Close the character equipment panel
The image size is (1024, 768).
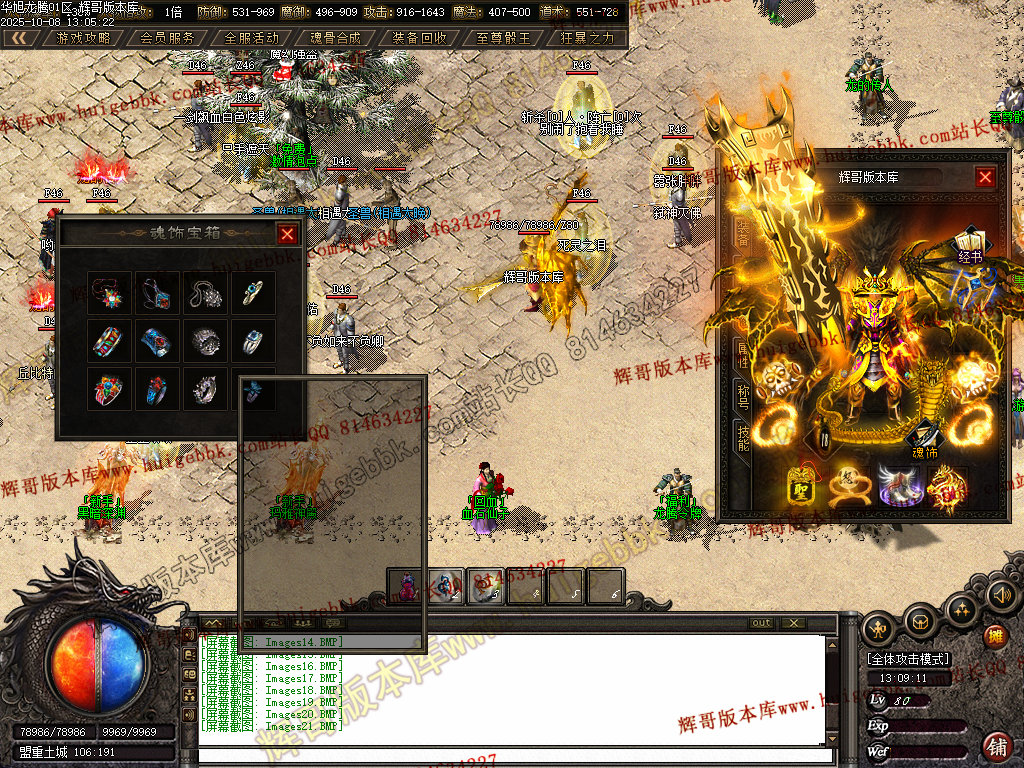pyautogui.click(x=985, y=177)
